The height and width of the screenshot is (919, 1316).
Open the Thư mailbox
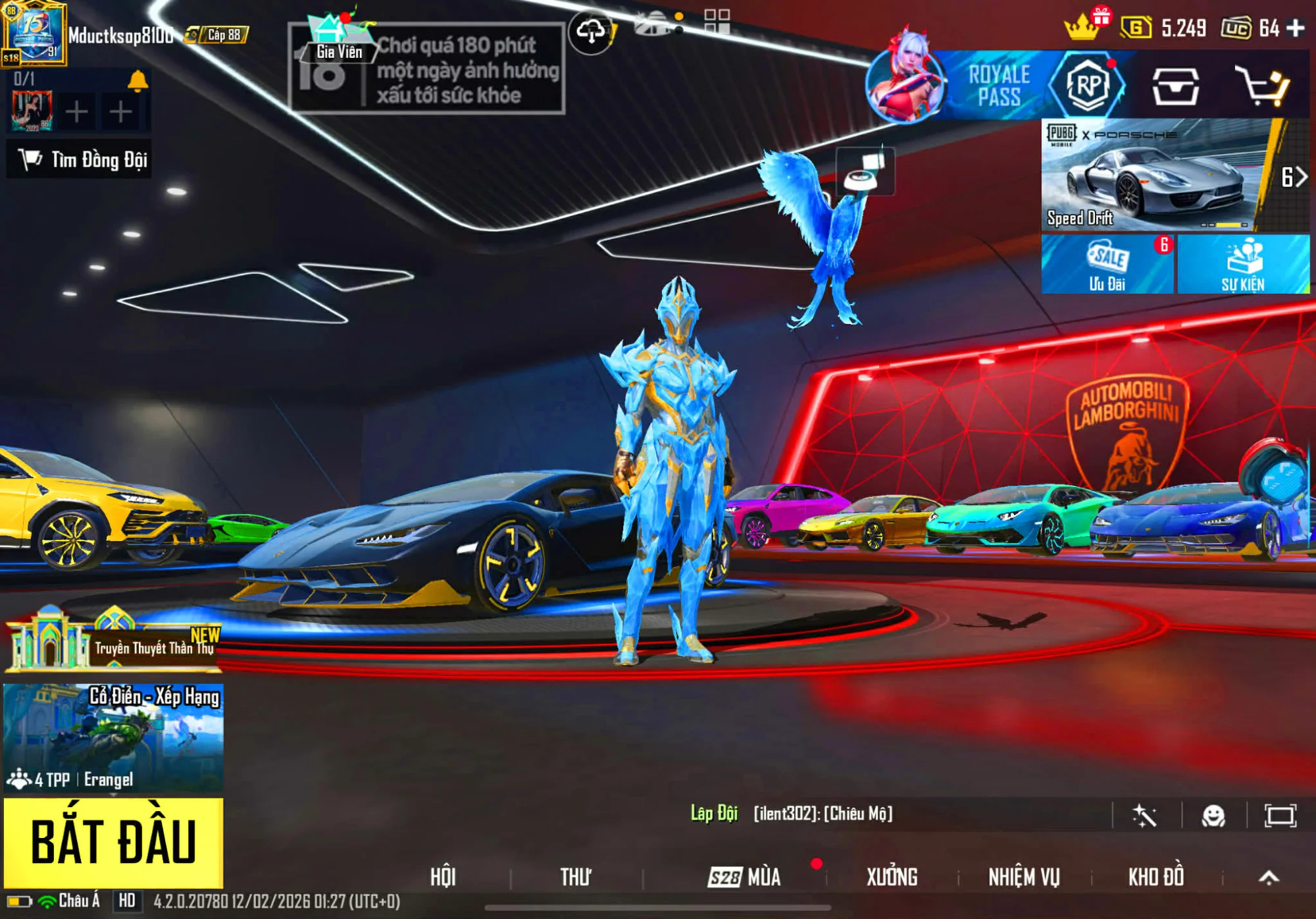point(575,877)
